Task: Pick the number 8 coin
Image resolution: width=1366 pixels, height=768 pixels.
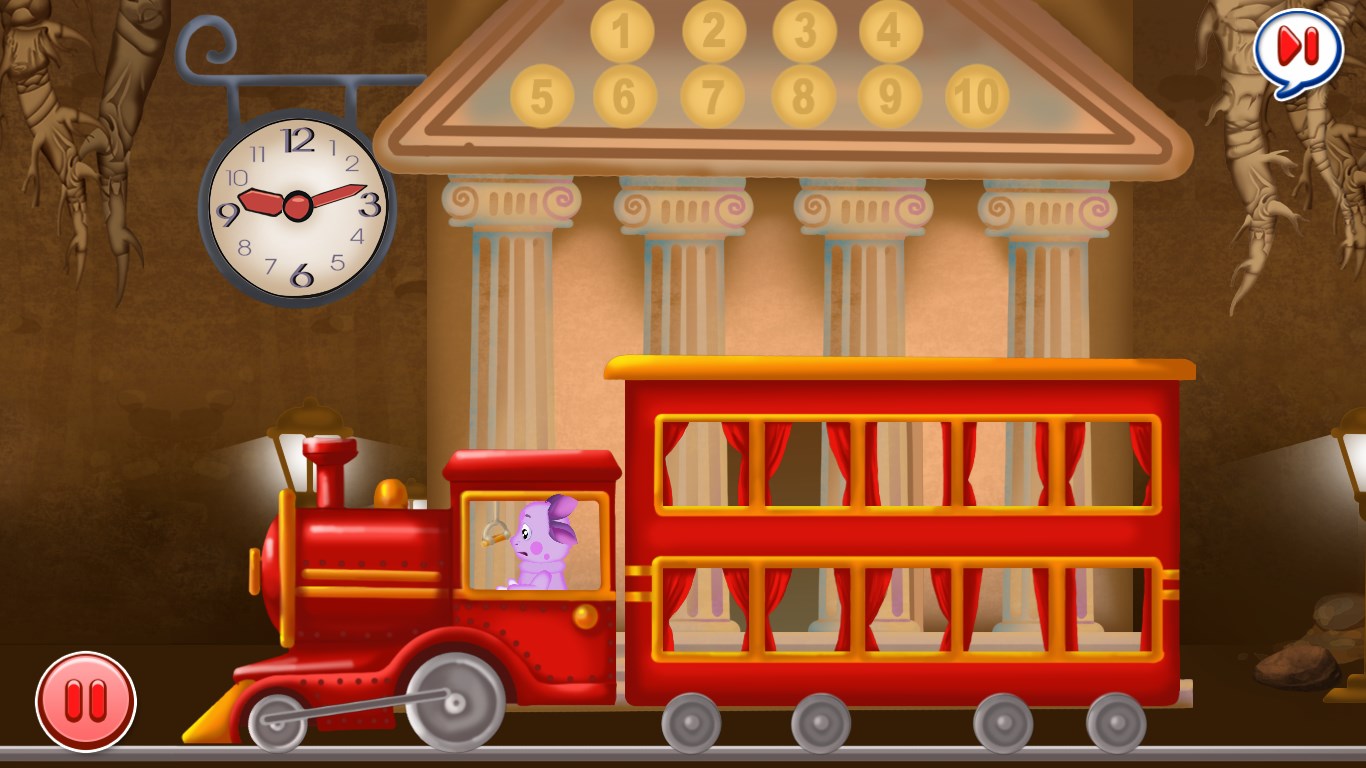Action: (801, 97)
